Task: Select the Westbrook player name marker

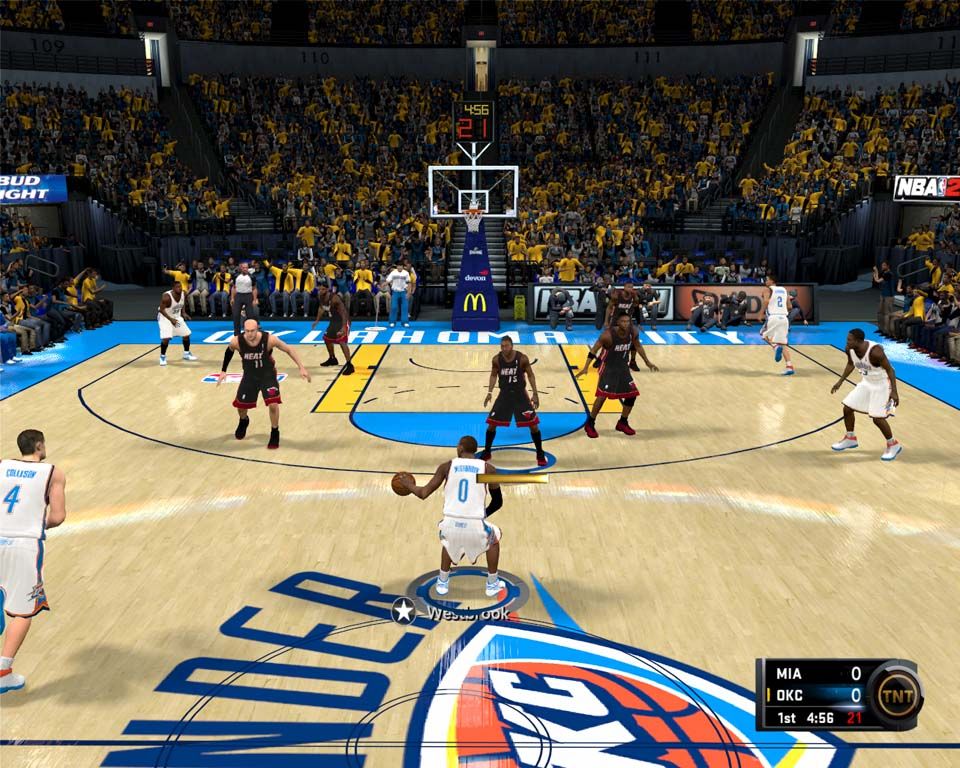Action: pyautogui.click(x=455, y=612)
